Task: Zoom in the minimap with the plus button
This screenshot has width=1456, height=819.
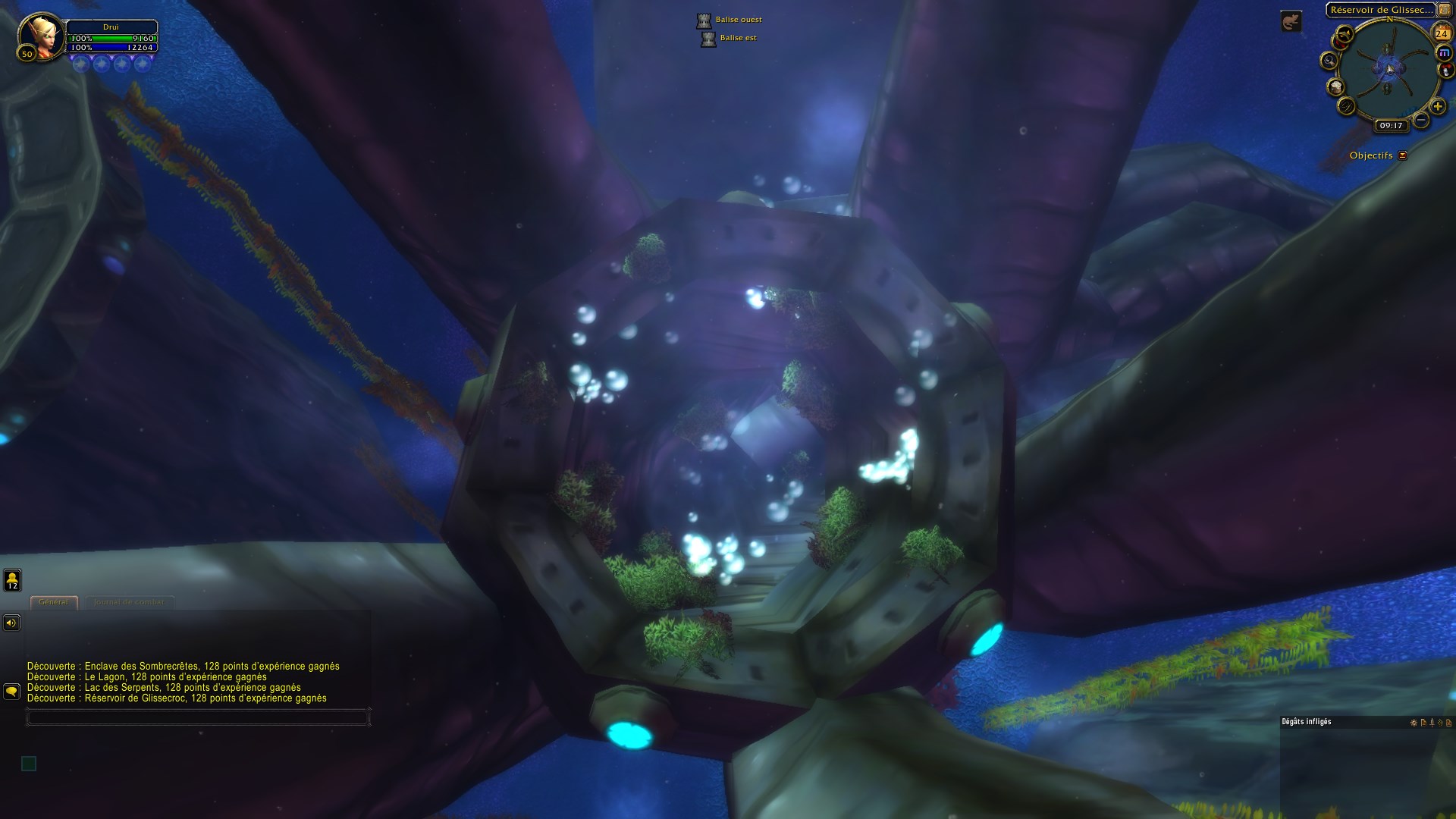Action: 1438,107
